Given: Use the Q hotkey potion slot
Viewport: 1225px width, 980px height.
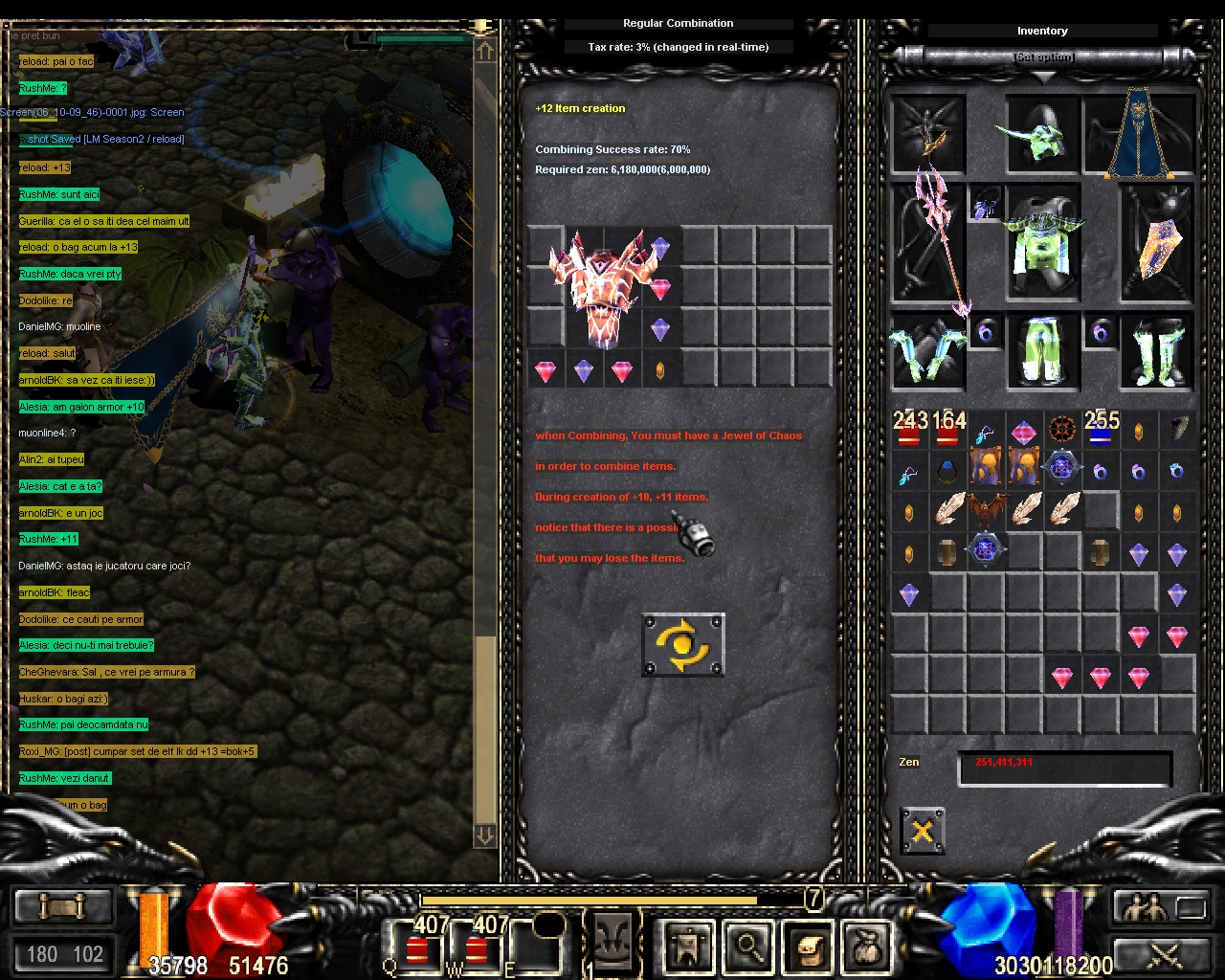Looking at the screenshot, I should tap(416, 947).
